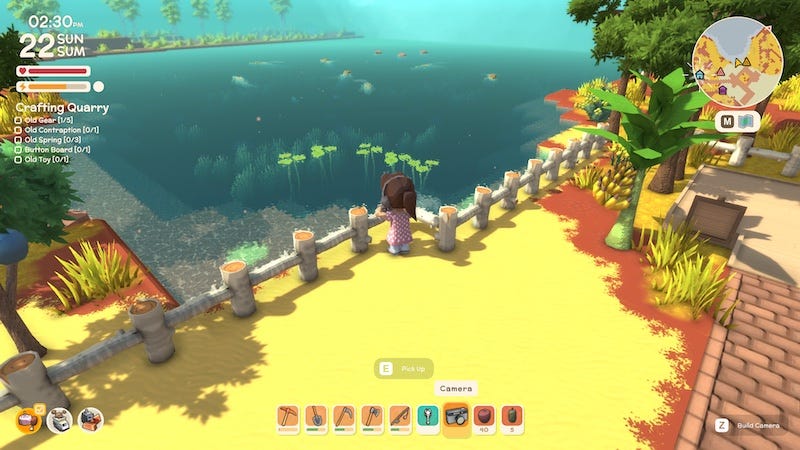Select the pickaxe in the hotbar
This screenshot has width=800, height=450.
pyautogui.click(x=288, y=415)
